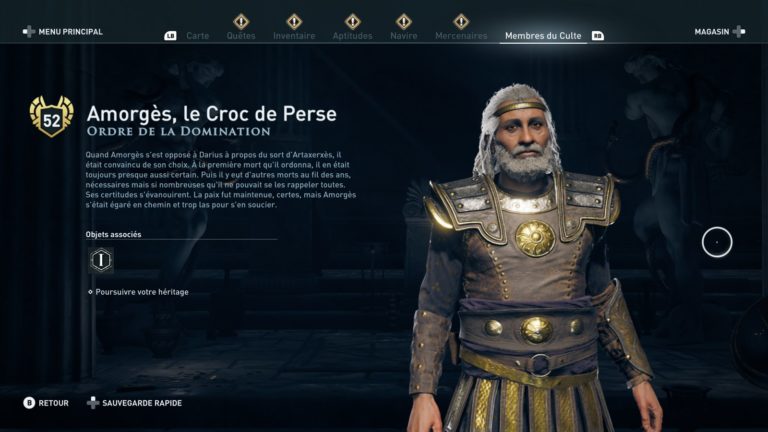Choose the Poursuivre votre héritage entry
The image size is (768, 432).
pos(141,292)
